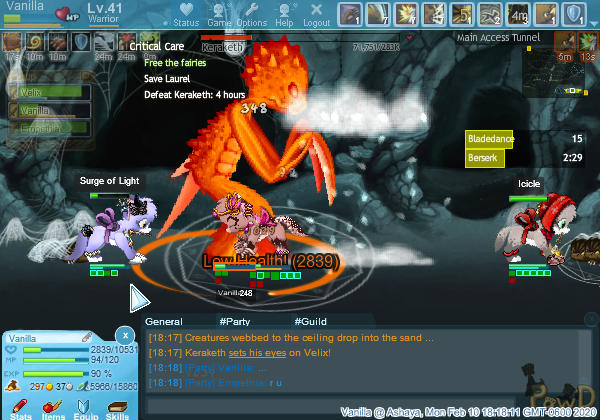Close the Vanilla character info panel
The width and height of the screenshot is (600, 420).
tap(124, 334)
